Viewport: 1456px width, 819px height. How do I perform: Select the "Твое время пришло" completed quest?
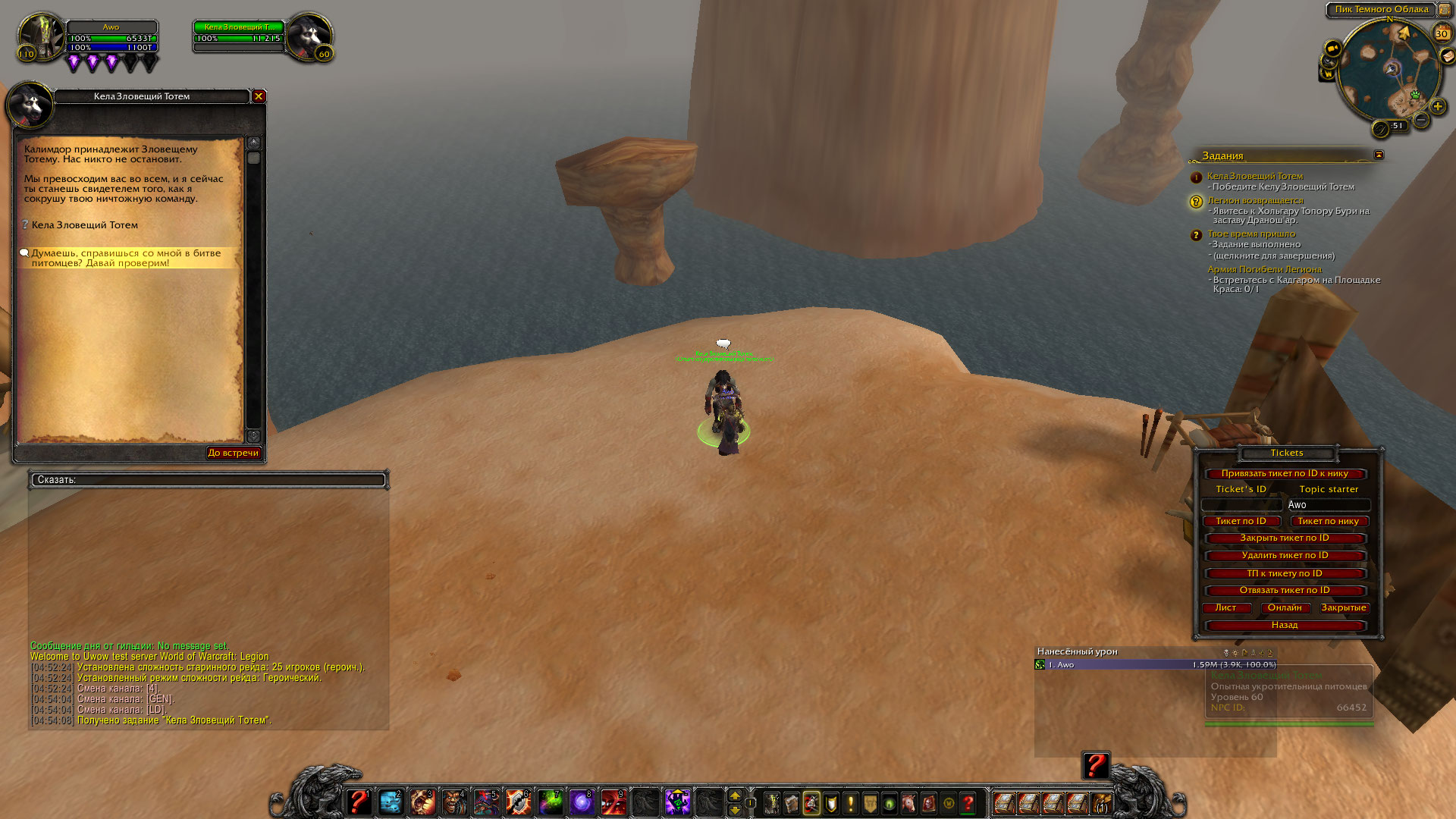click(1251, 234)
